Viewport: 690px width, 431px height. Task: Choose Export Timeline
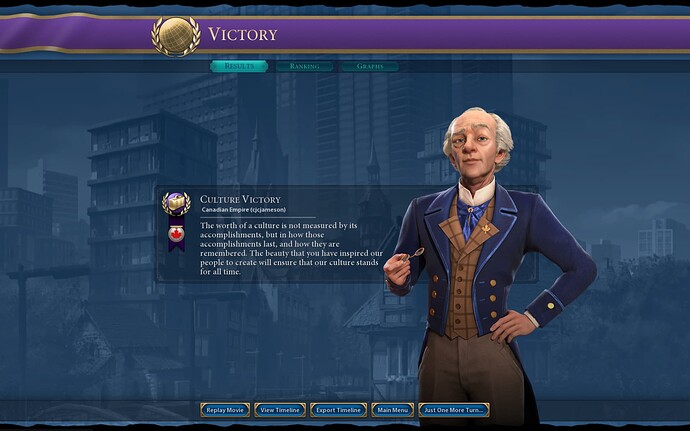tap(339, 410)
